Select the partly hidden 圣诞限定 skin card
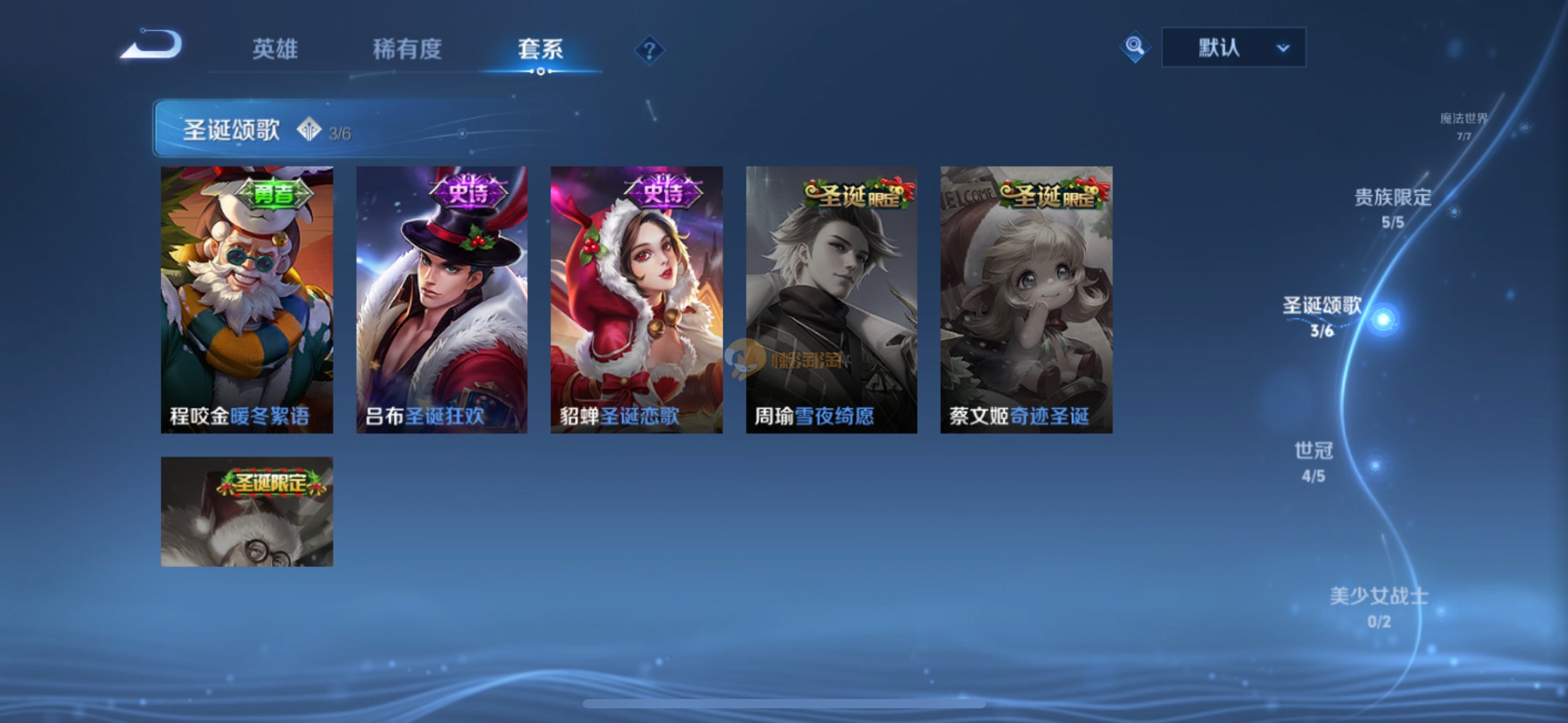The width and height of the screenshot is (1568, 723). [x=247, y=511]
